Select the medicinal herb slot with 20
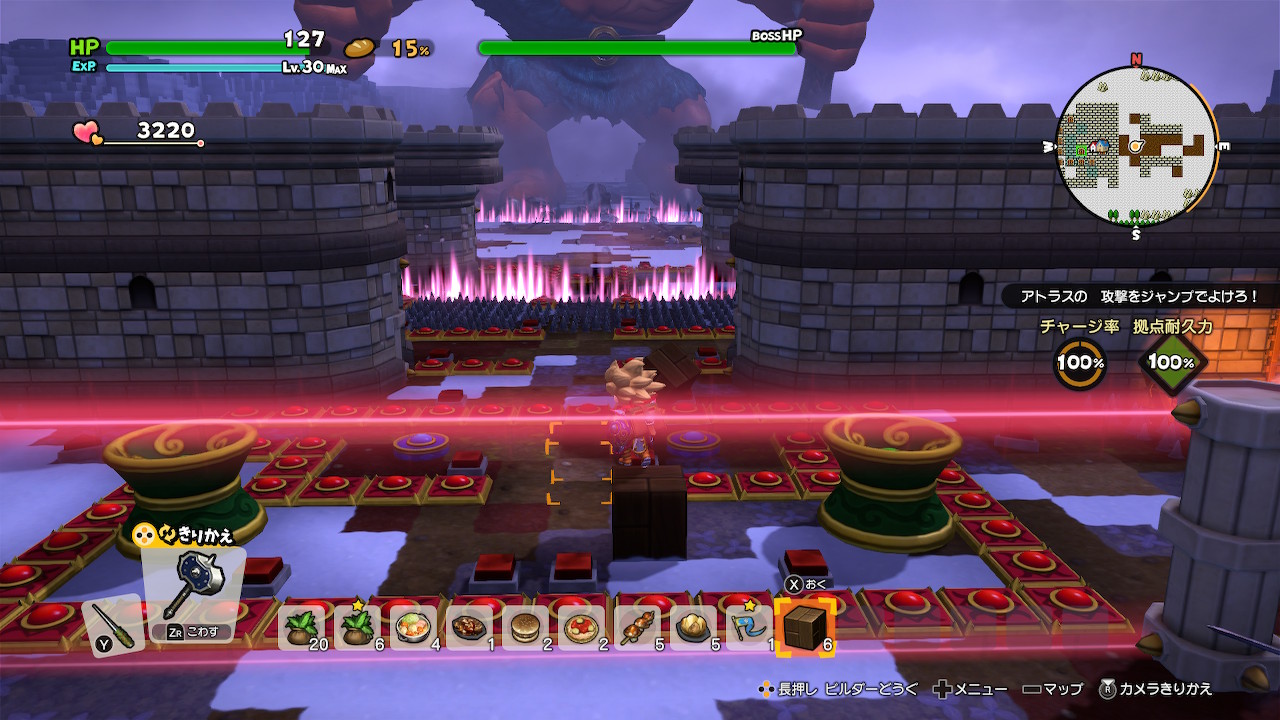Screen dimensions: 1280x720 (301, 628)
